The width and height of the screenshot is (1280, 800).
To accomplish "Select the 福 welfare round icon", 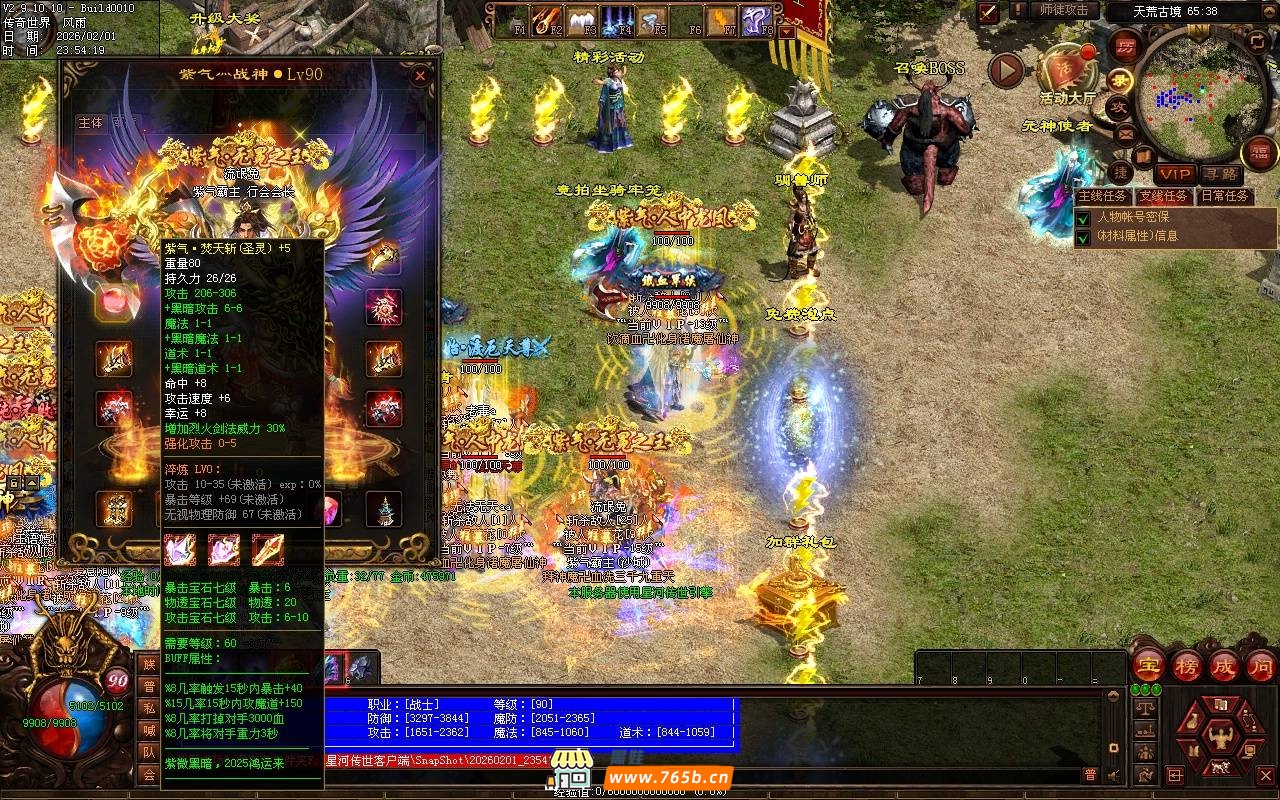I will click(1260, 153).
